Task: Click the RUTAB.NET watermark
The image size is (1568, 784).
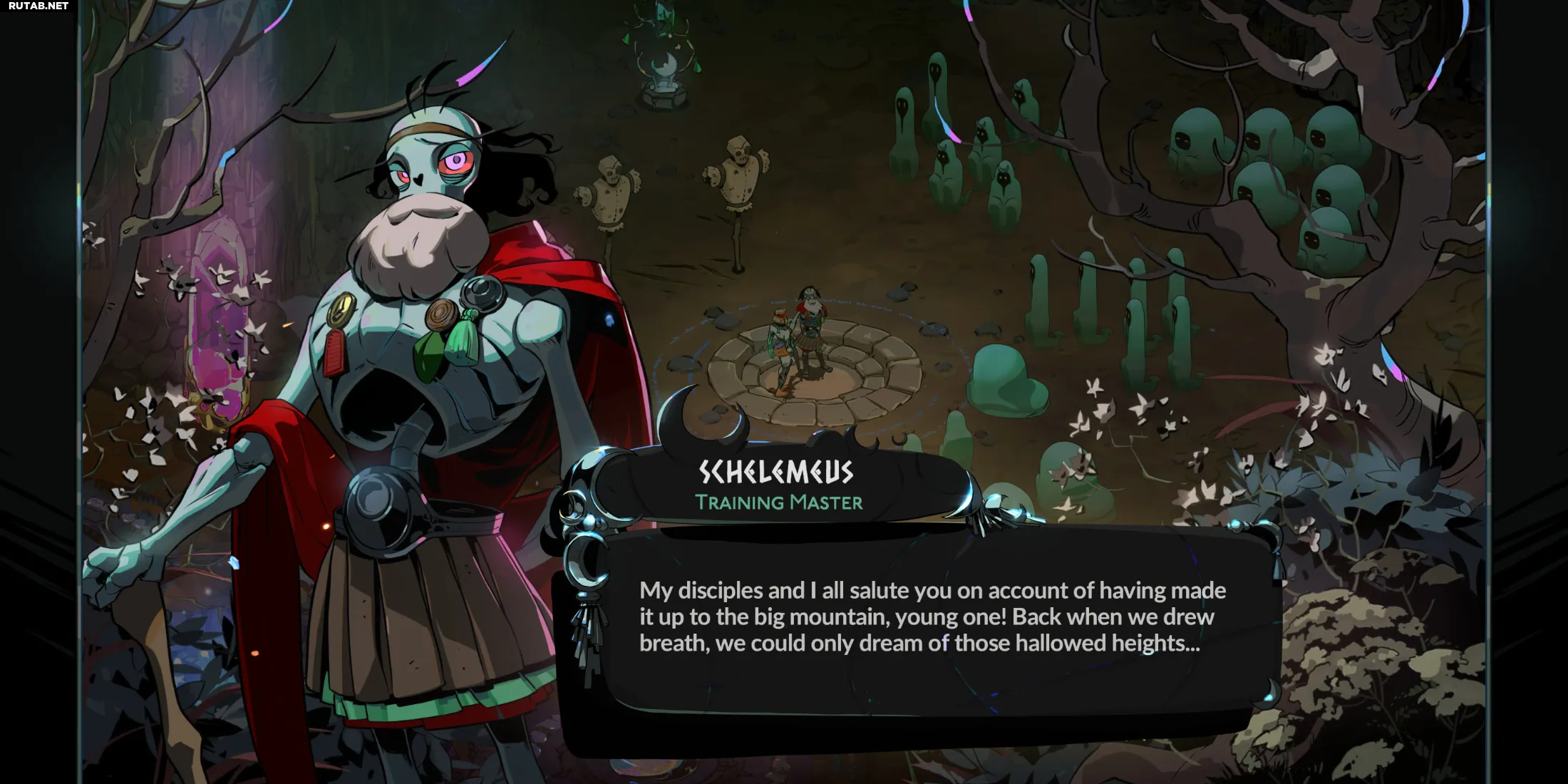Action: pos(38,6)
